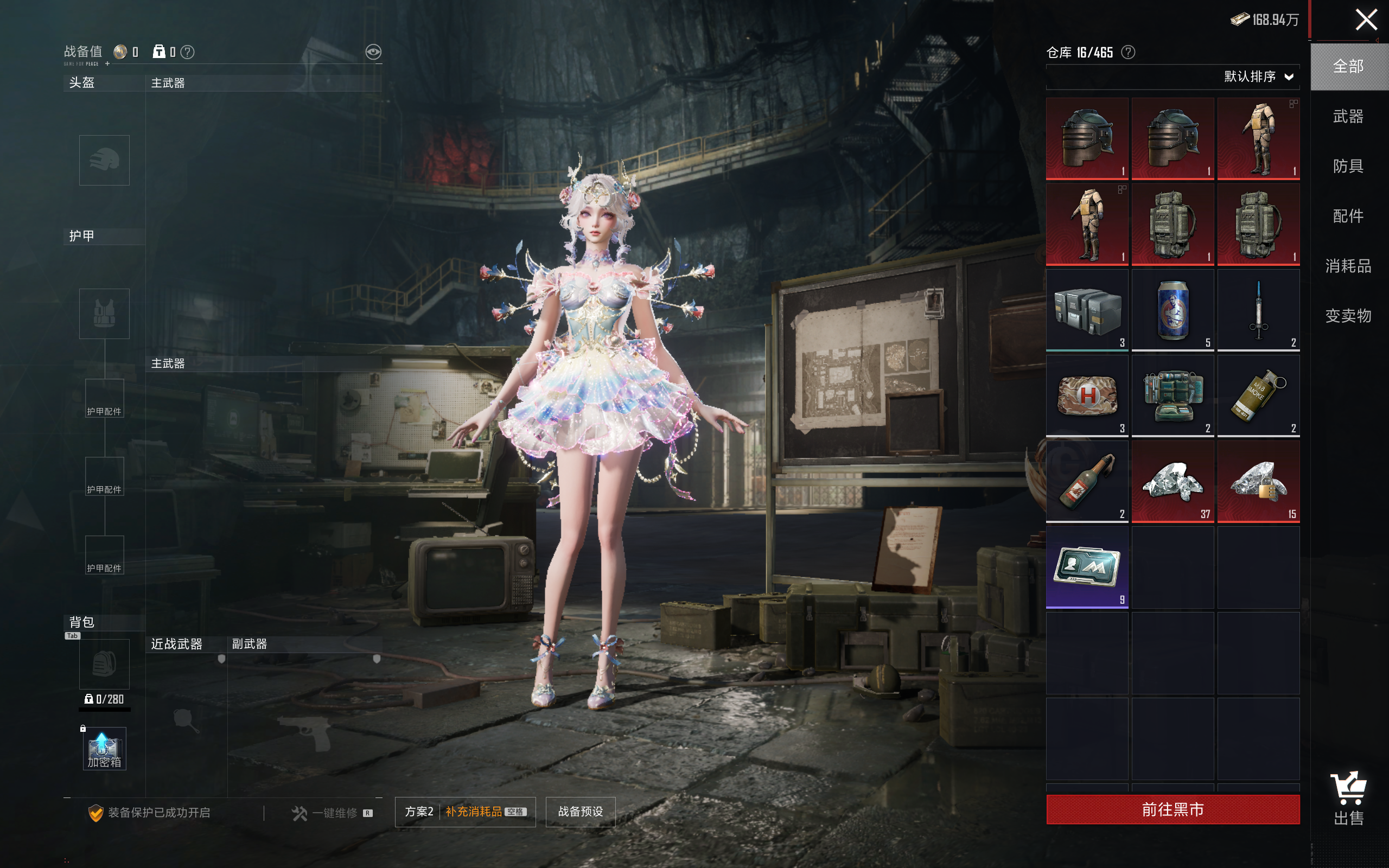Open the 战备预设 loadout presets
This screenshot has width=1389, height=868.
coord(580,811)
